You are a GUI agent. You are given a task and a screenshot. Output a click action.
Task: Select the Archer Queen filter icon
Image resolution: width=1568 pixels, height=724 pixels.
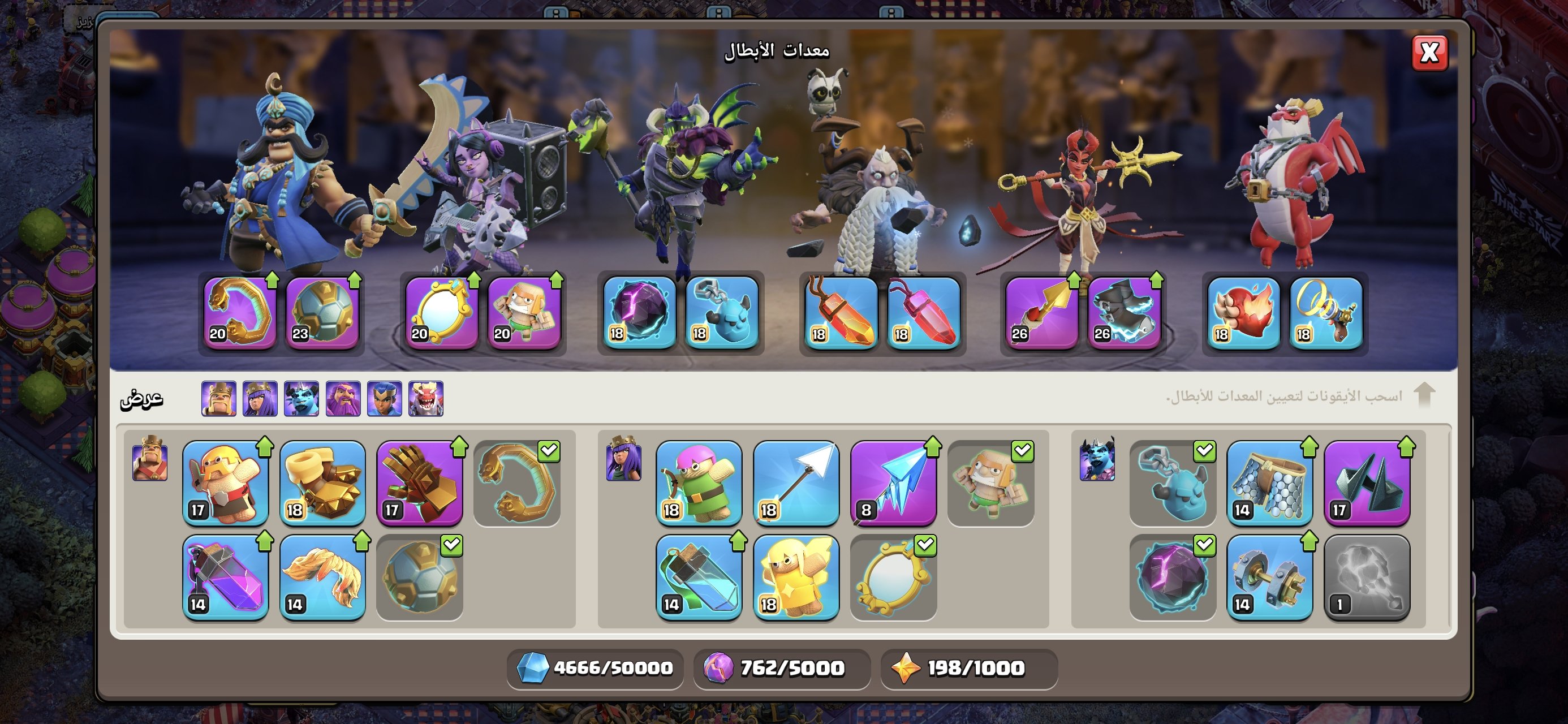(x=260, y=399)
